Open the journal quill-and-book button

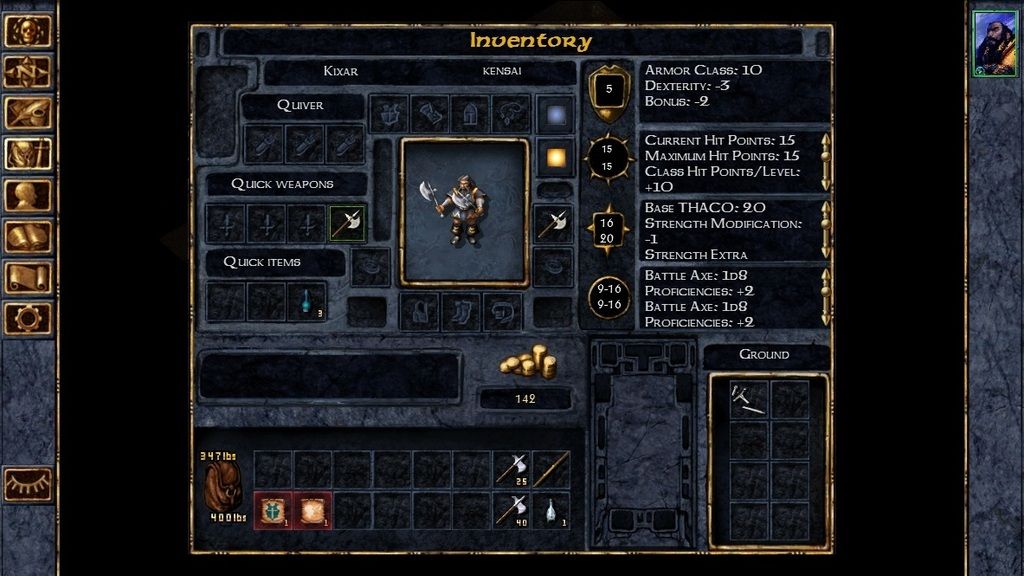coord(28,112)
